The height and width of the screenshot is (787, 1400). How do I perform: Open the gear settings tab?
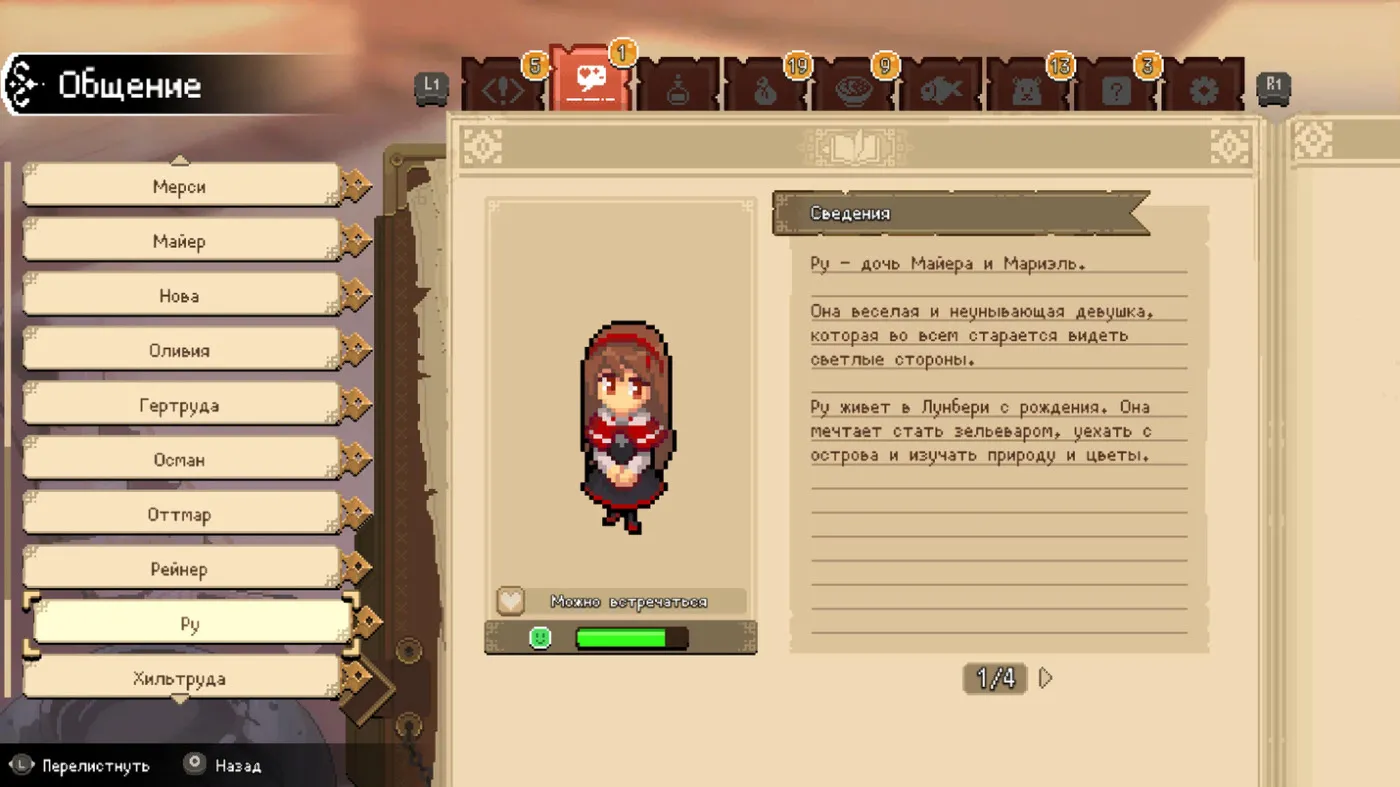[1204, 90]
